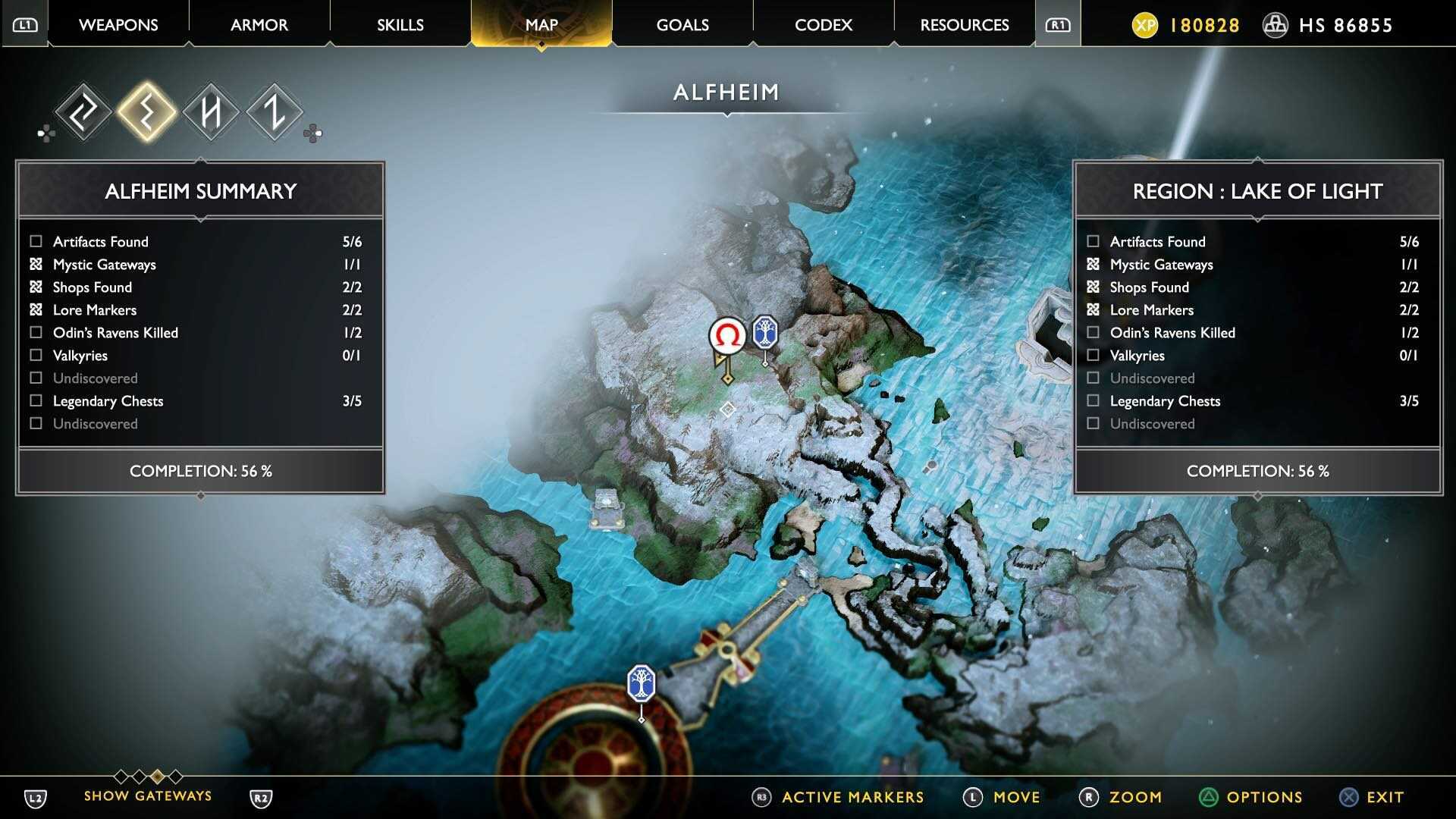Screen dimensions: 1456x819
Task: Select the small diamond objective marker below the gateway
Action: 728,409
